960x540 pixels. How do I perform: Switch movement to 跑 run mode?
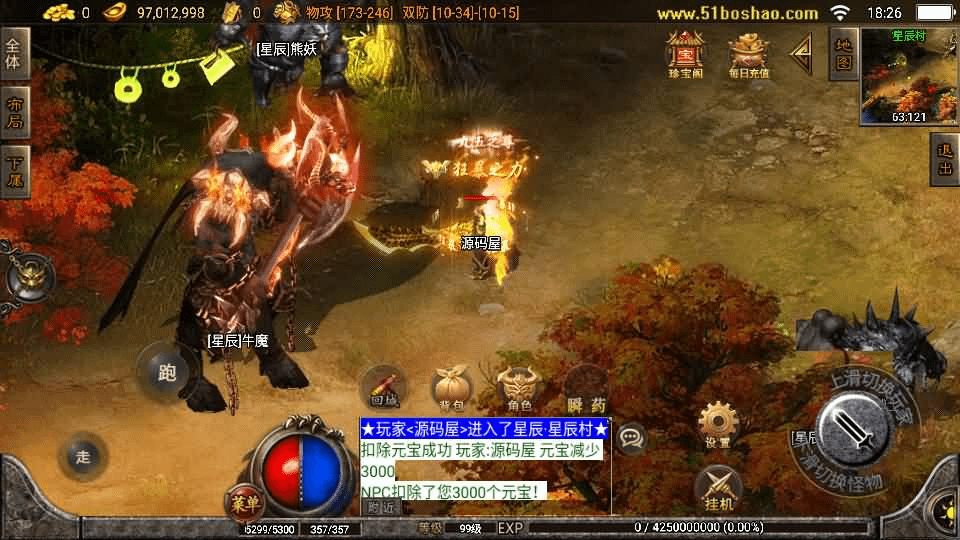click(x=167, y=373)
